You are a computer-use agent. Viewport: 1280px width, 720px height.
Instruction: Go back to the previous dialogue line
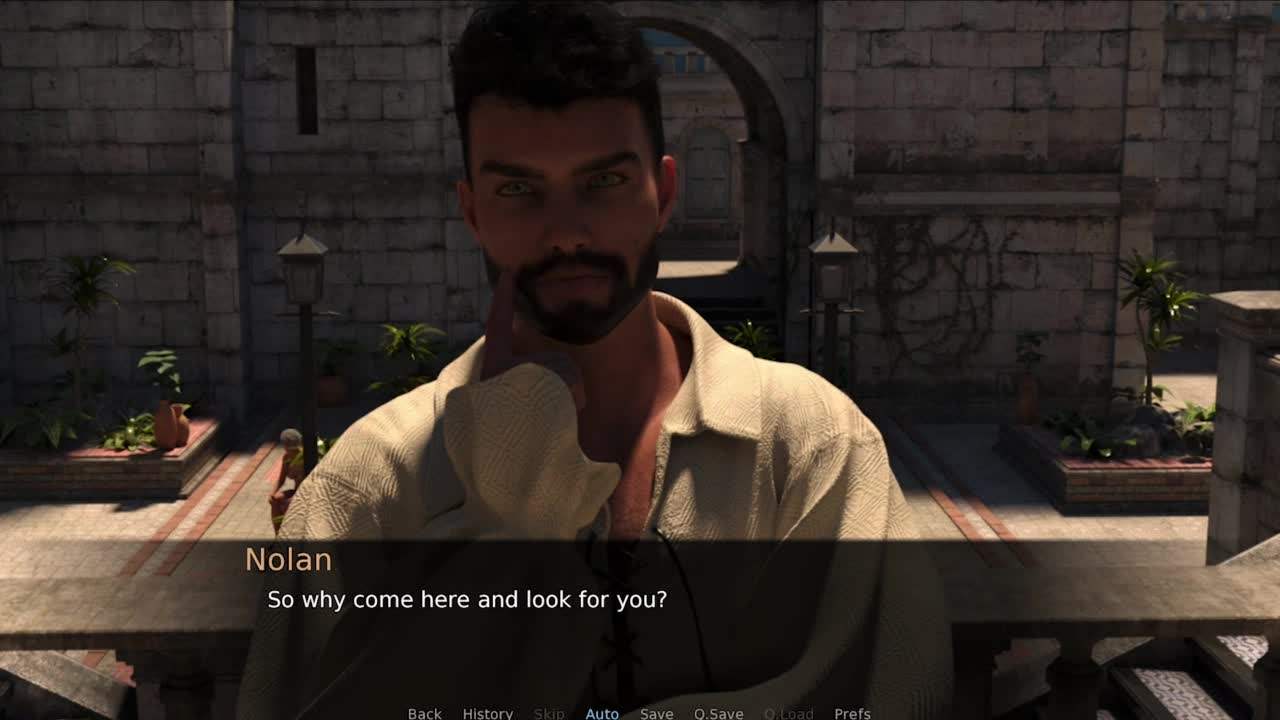[424, 713]
